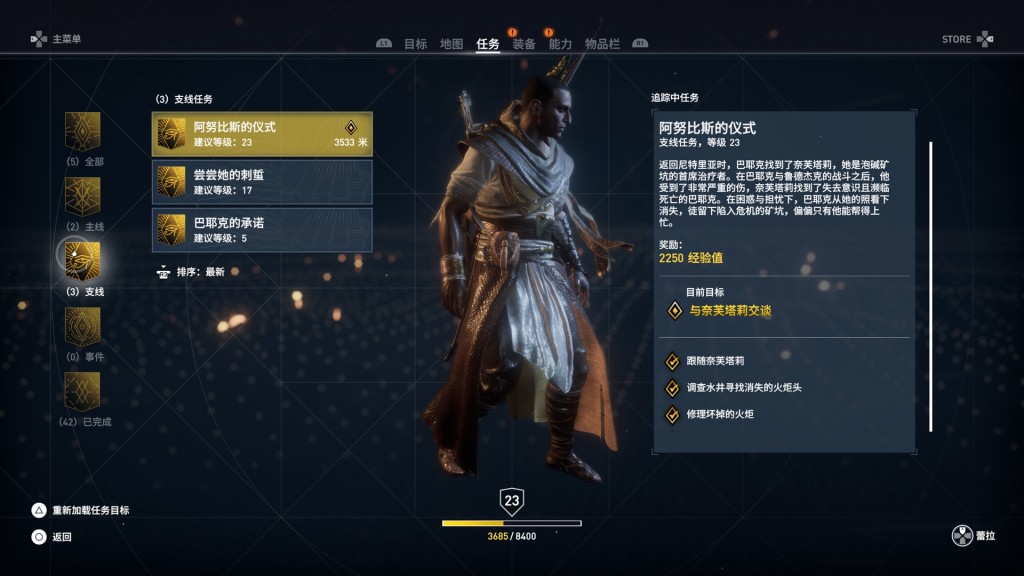Select the 阿努比斯的仪式 quest entry
This screenshot has width=1024, height=576.
tap(262, 134)
